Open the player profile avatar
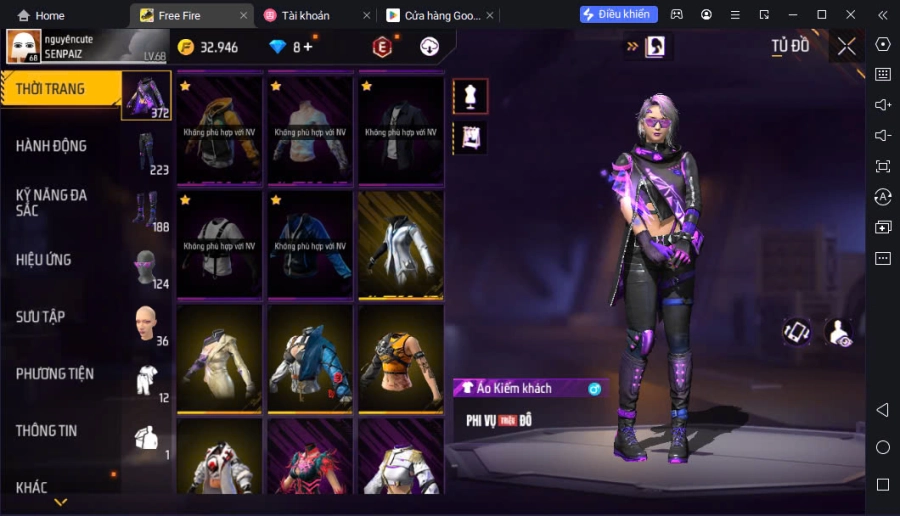900x516 pixels. click(23, 46)
